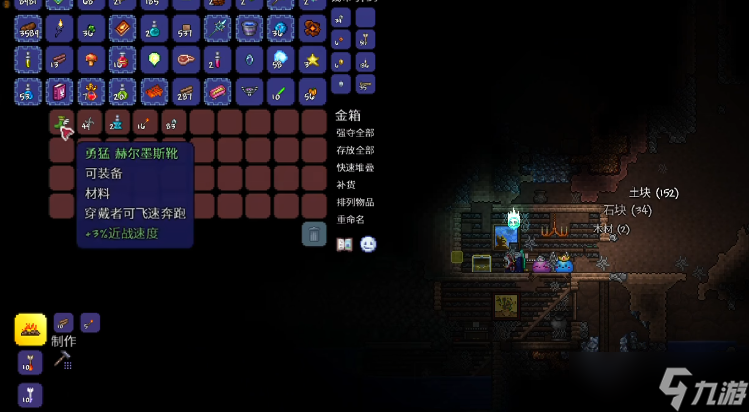The width and height of the screenshot is (749, 412).
Task: Pick up the Hermes Boots in chest
Action: click(62, 123)
